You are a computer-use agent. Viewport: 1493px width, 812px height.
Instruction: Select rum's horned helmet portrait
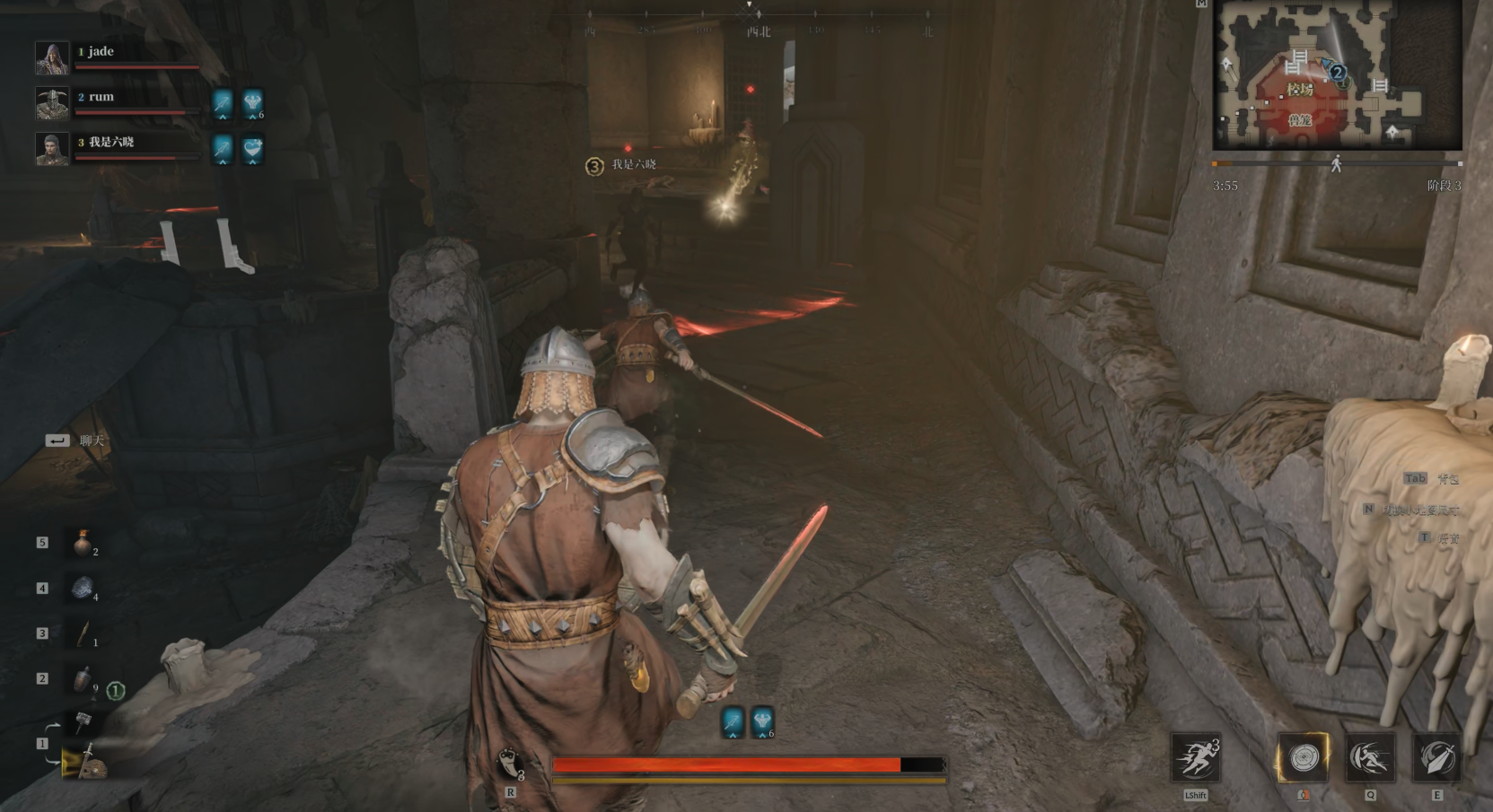(51, 103)
